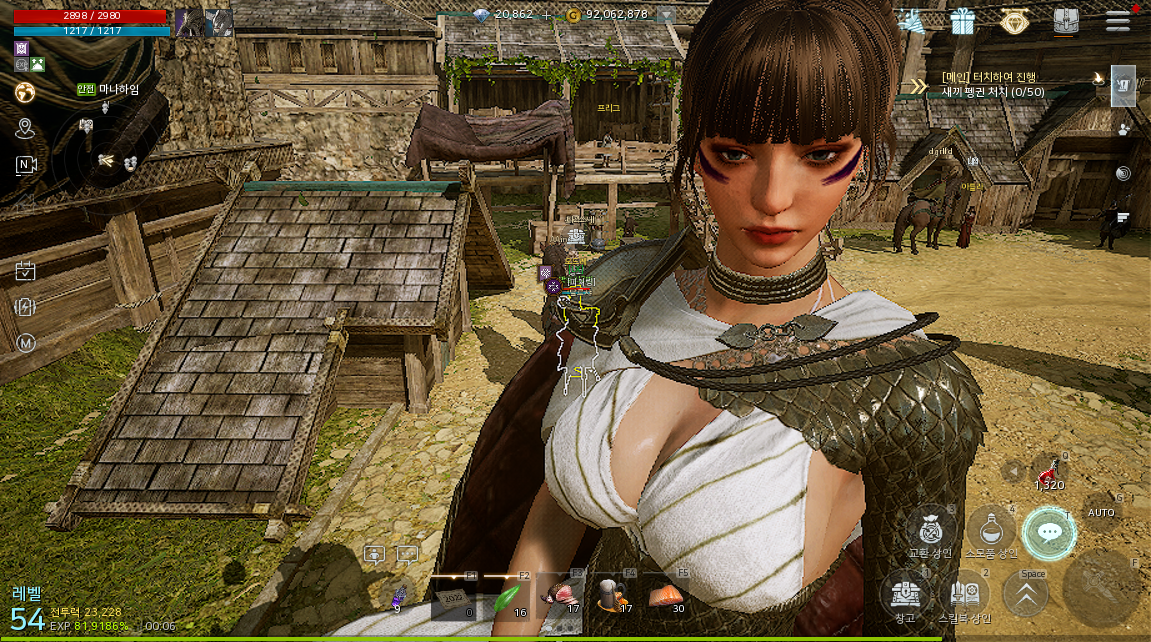The image size is (1151, 642).
Task: Talk using the glowing speech bubble button
Action: click(1049, 532)
